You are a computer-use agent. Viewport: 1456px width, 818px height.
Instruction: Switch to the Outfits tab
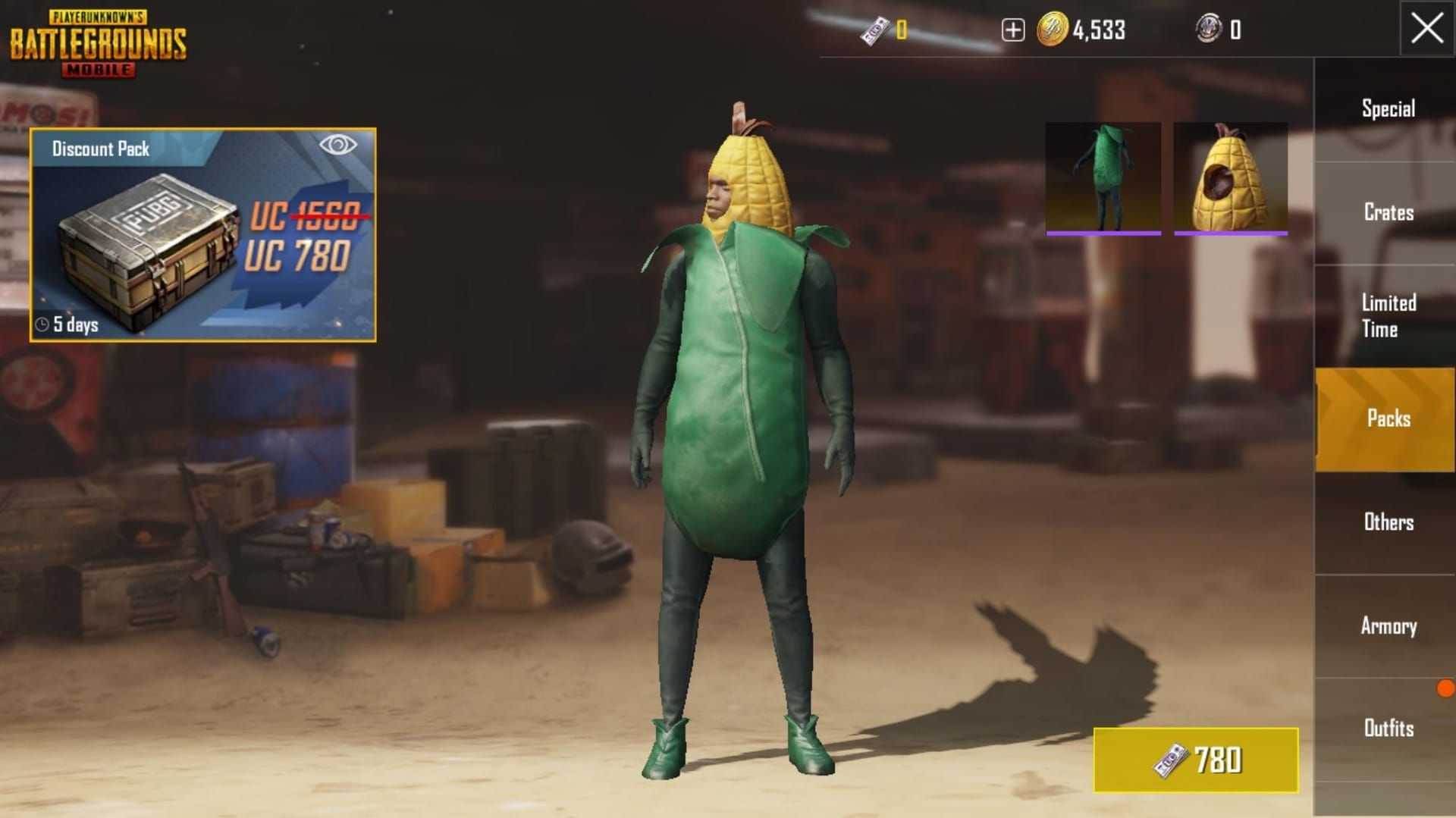[1391, 729]
